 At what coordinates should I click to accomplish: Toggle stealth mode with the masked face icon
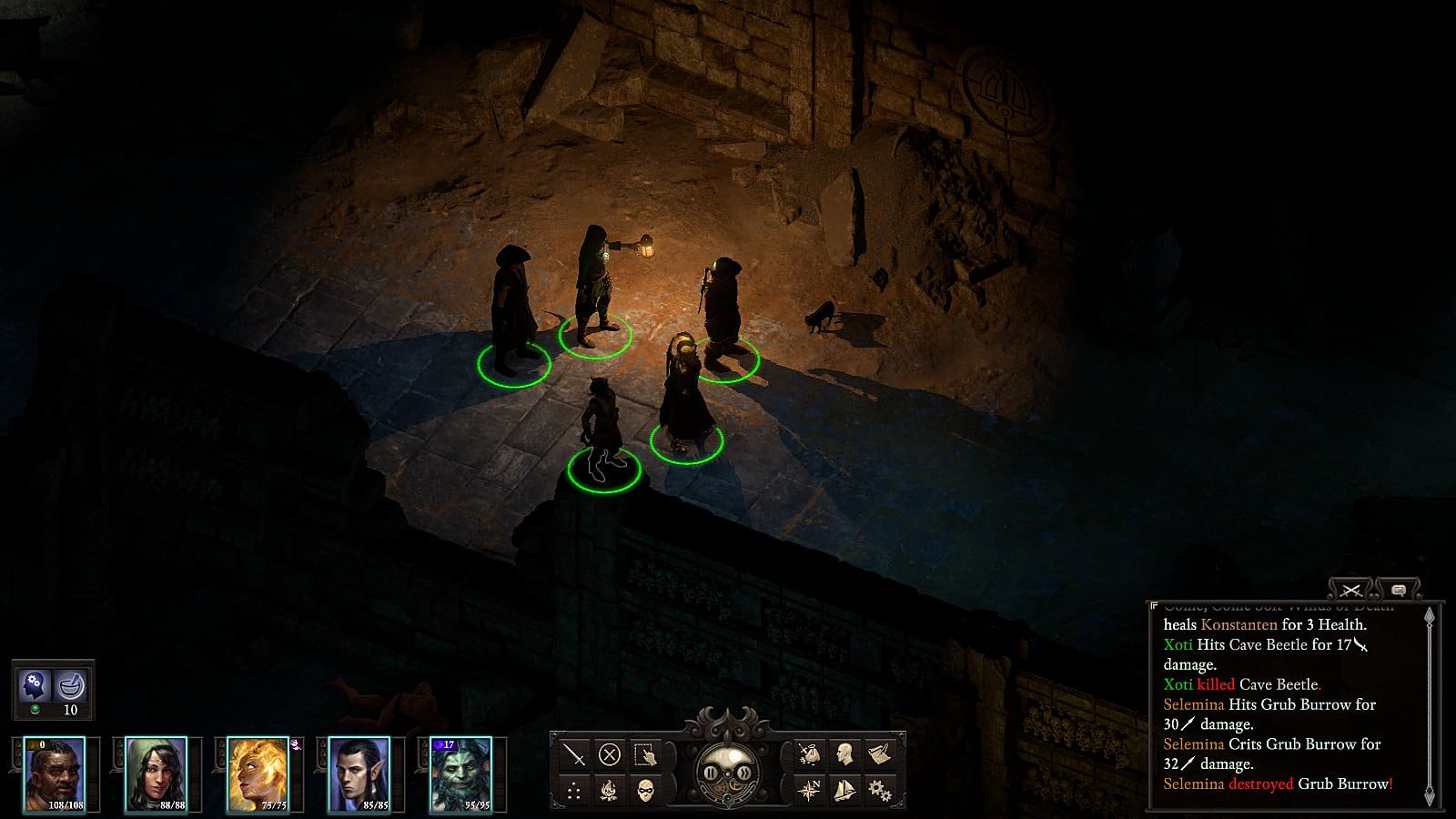645,790
